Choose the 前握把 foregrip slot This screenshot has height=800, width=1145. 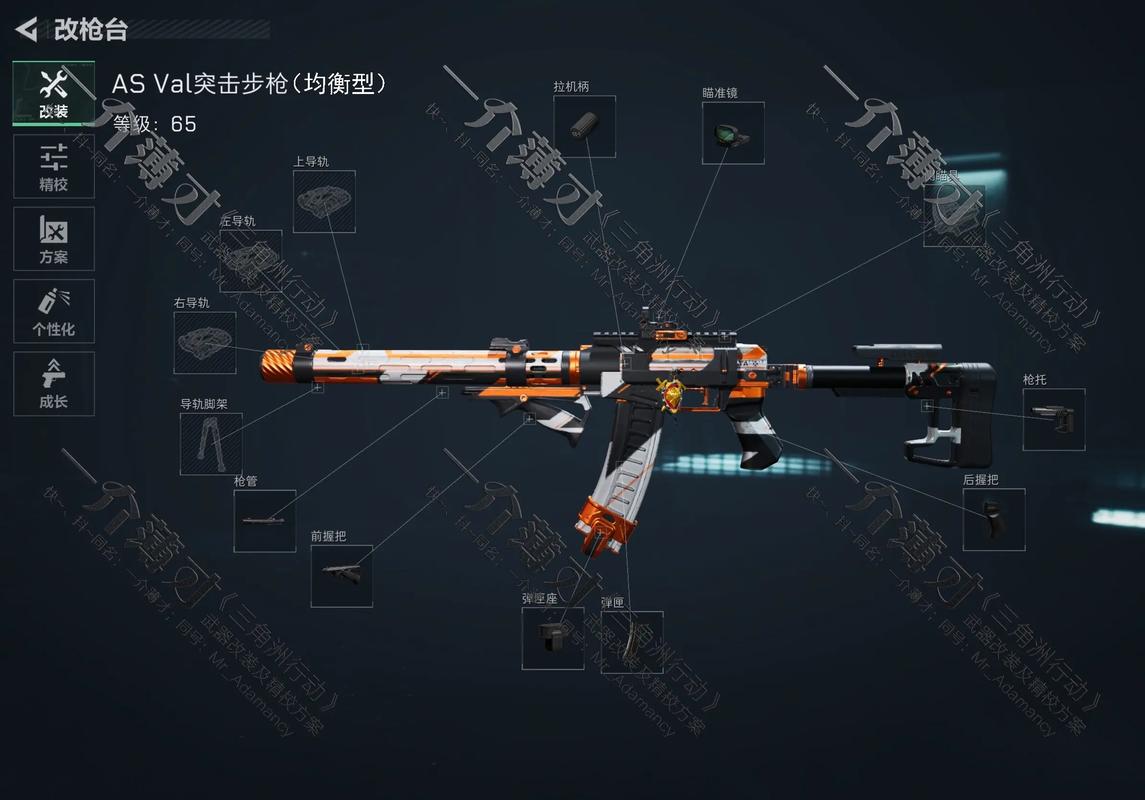point(341,576)
